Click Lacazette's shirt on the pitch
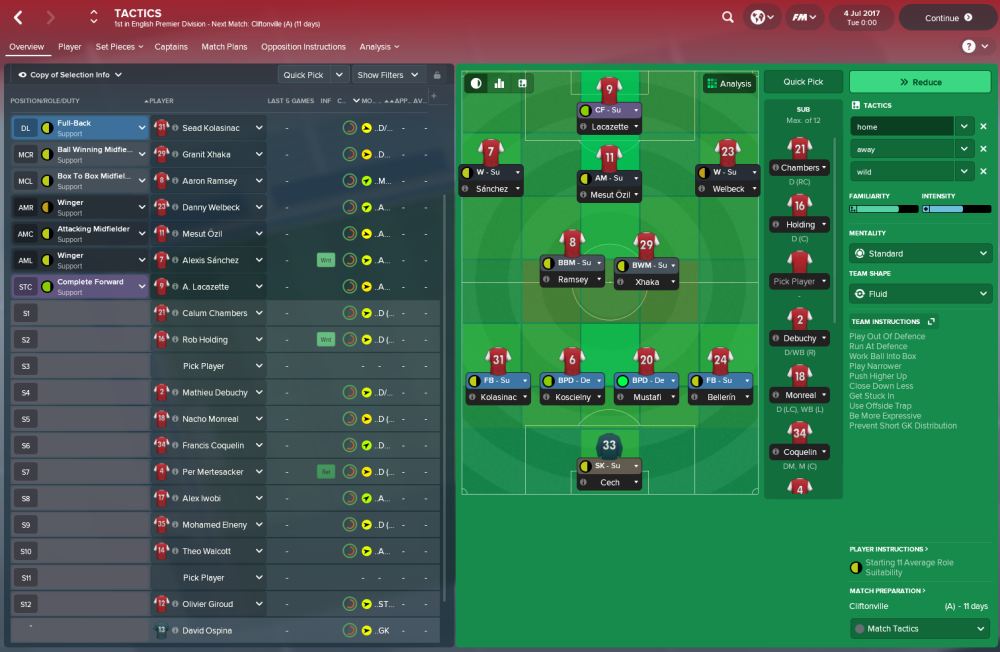1000x652 pixels. coord(609,90)
